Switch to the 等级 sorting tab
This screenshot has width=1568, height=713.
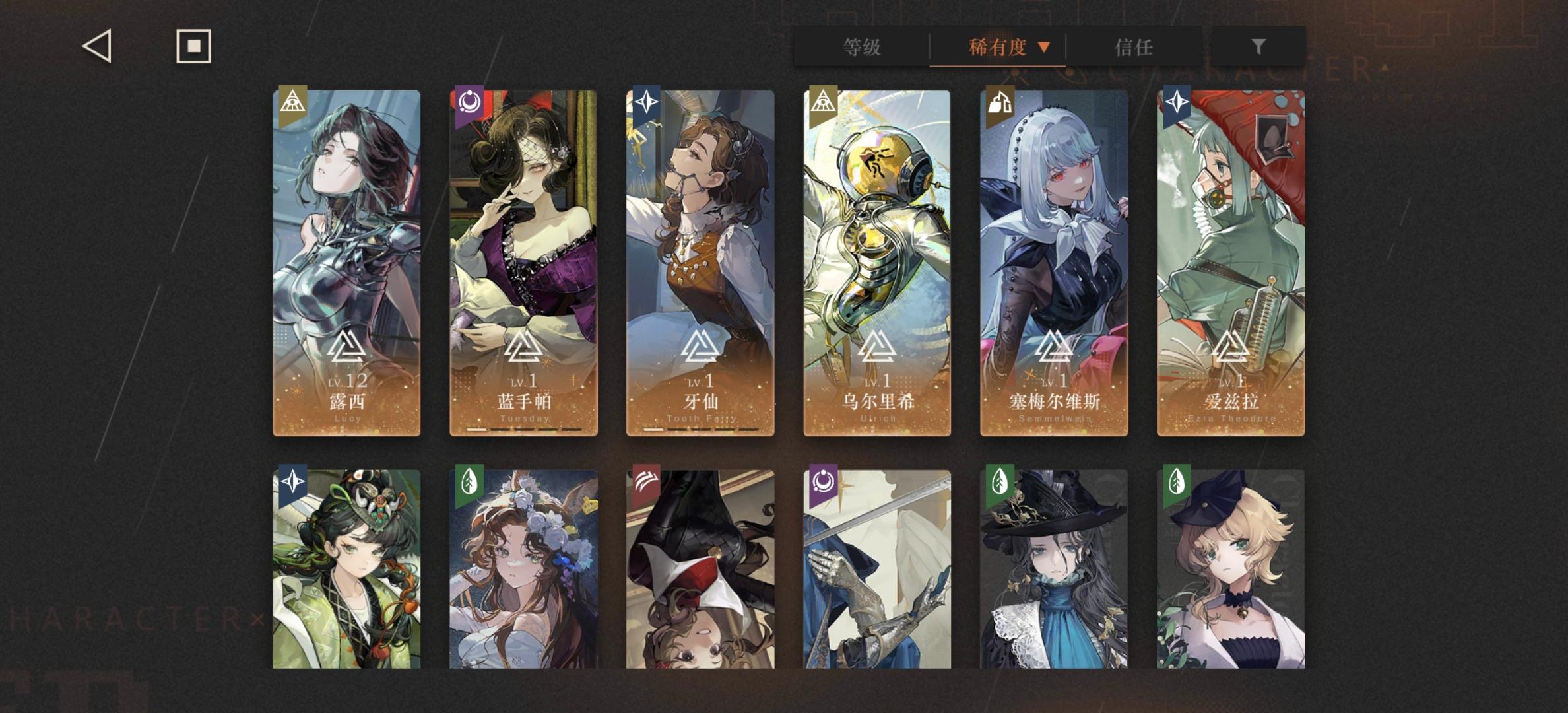863,48
